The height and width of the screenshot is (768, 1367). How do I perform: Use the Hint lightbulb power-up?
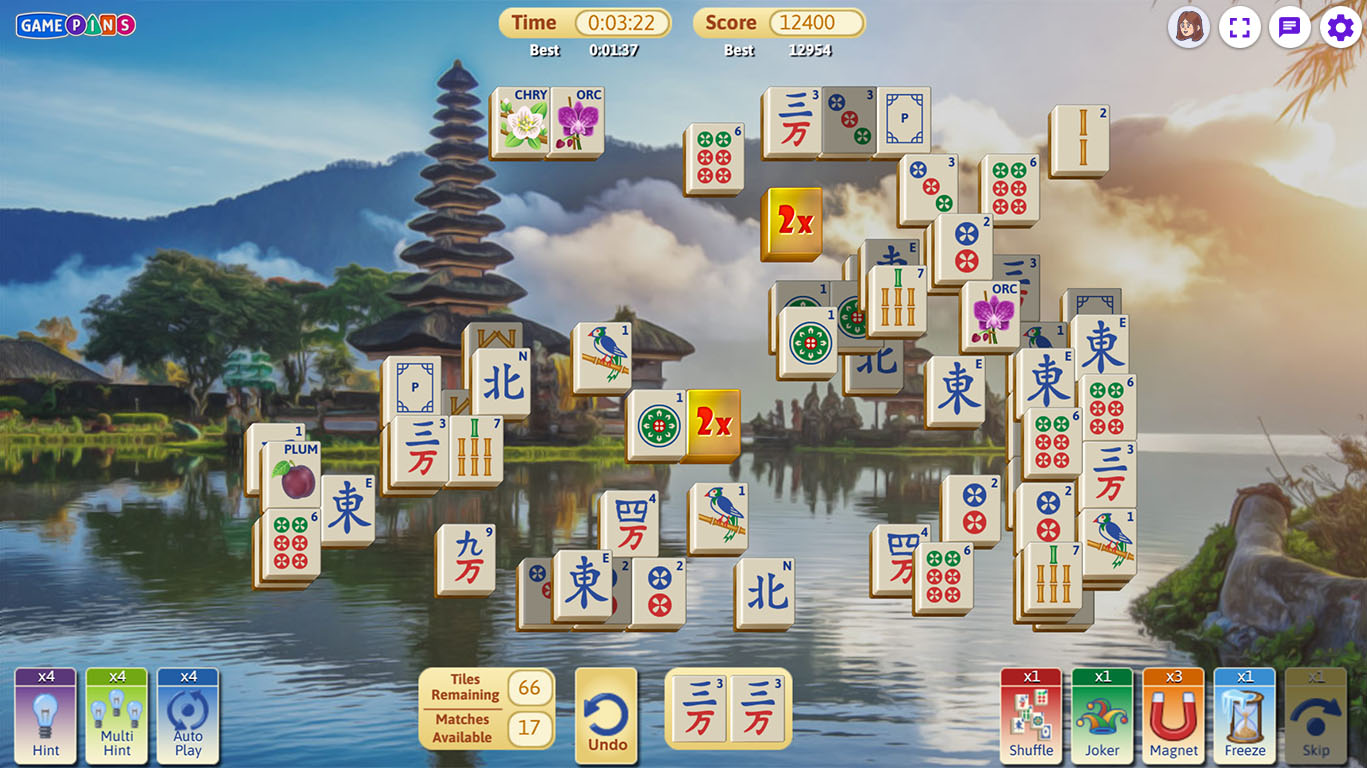(x=46, y=716)
